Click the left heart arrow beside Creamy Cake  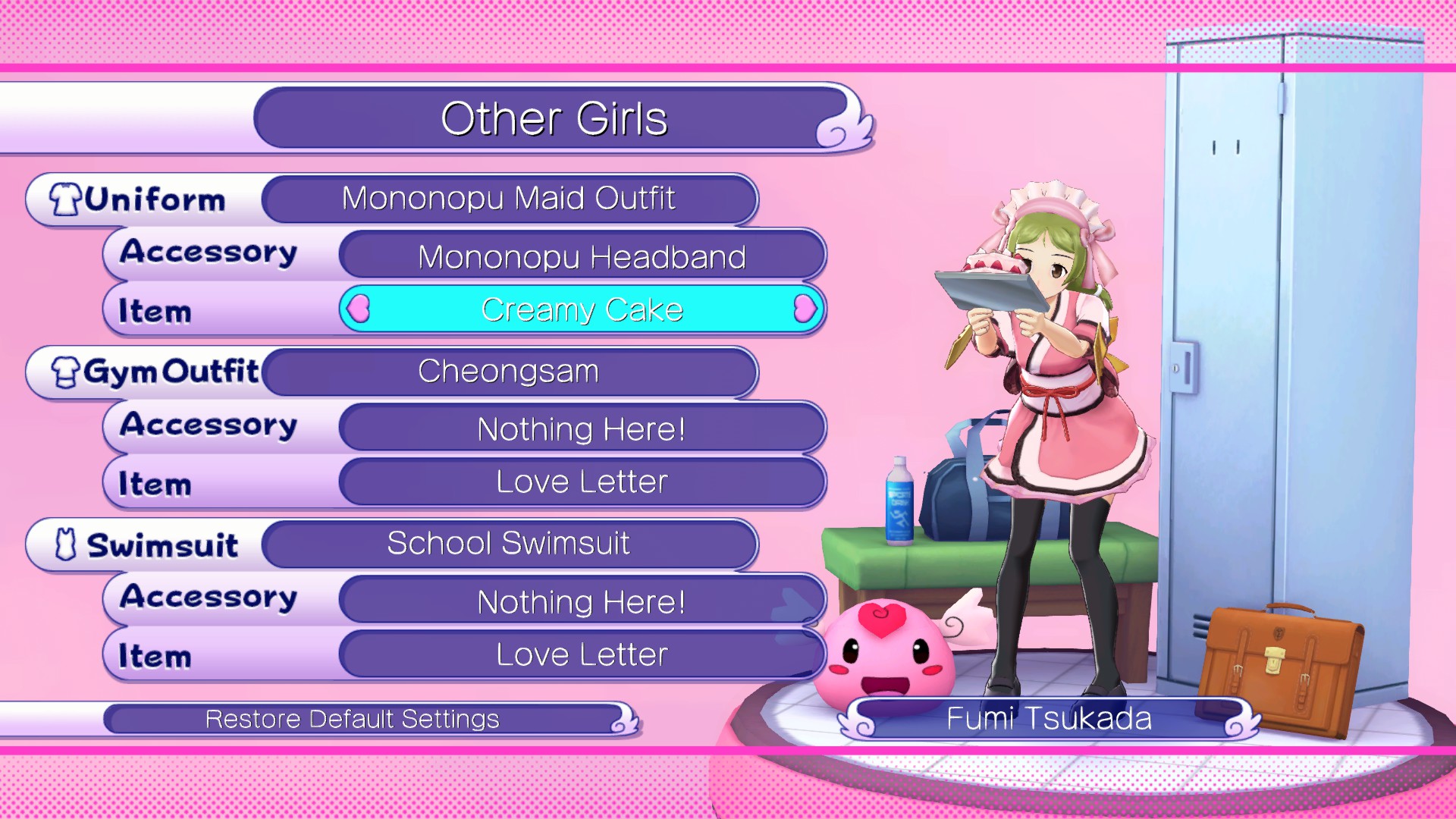pyautogui.click(x=359, y=309)
